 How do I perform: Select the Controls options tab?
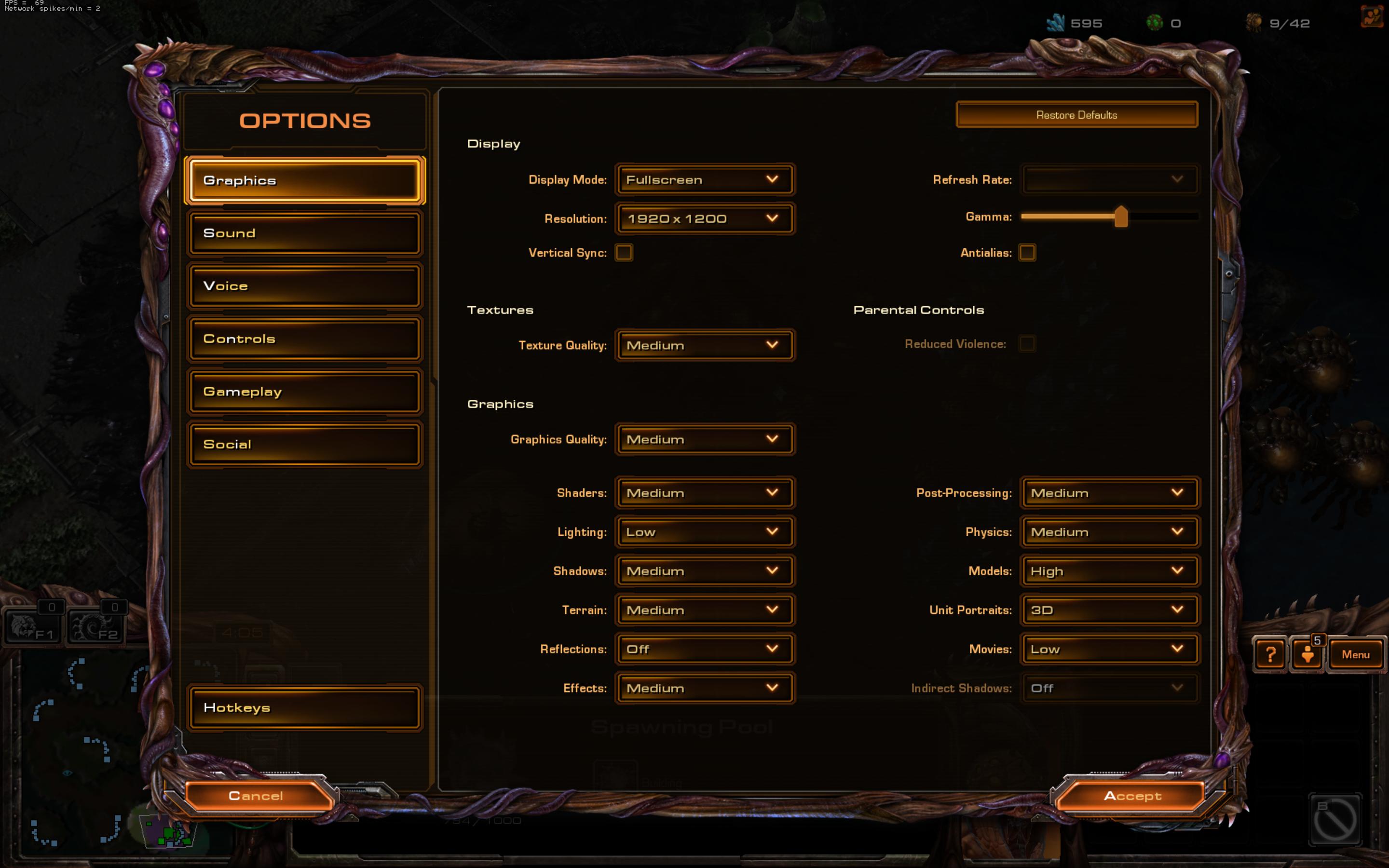point(304,339)
